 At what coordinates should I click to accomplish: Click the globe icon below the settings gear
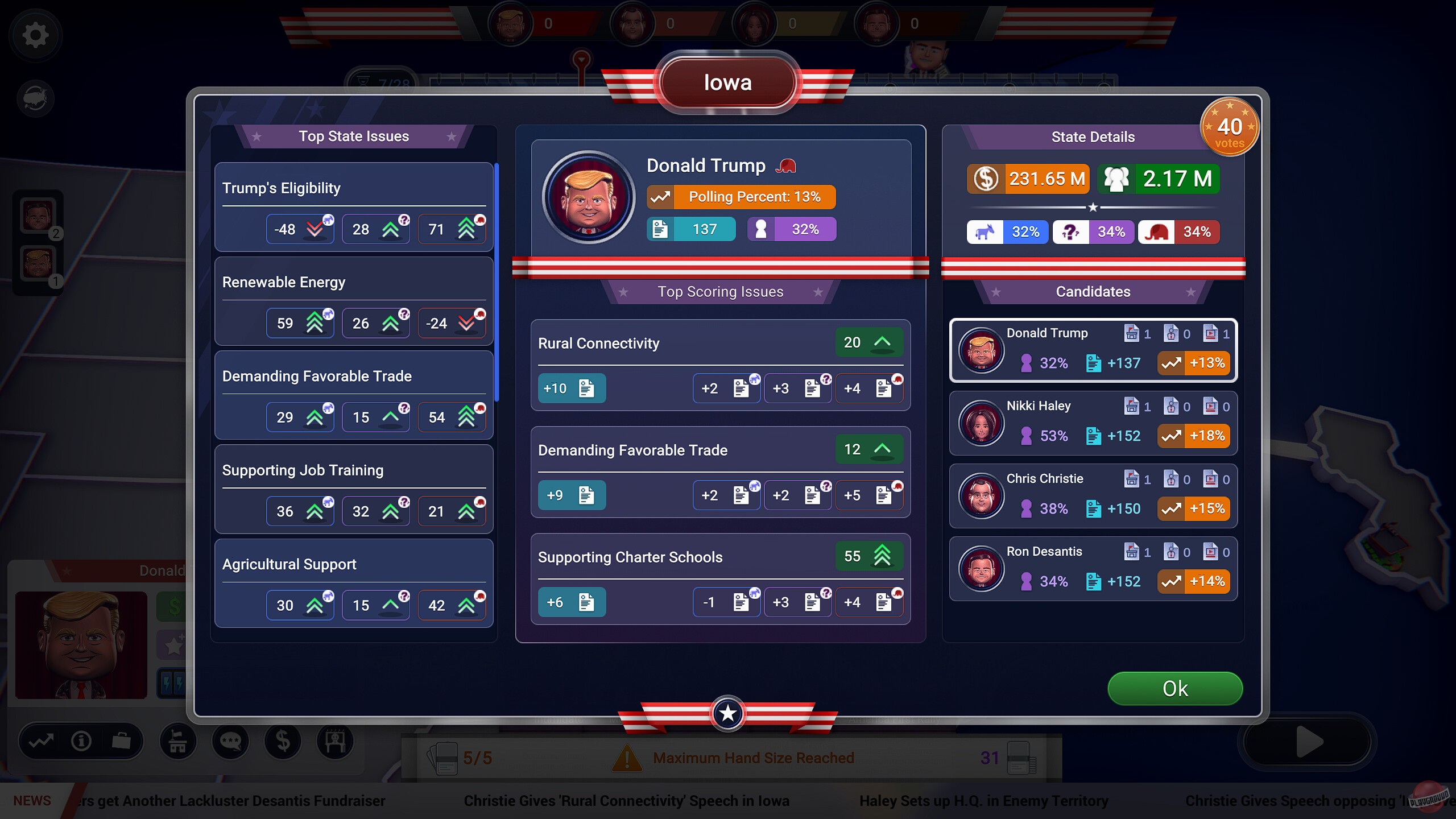click(x=35, y=98)
